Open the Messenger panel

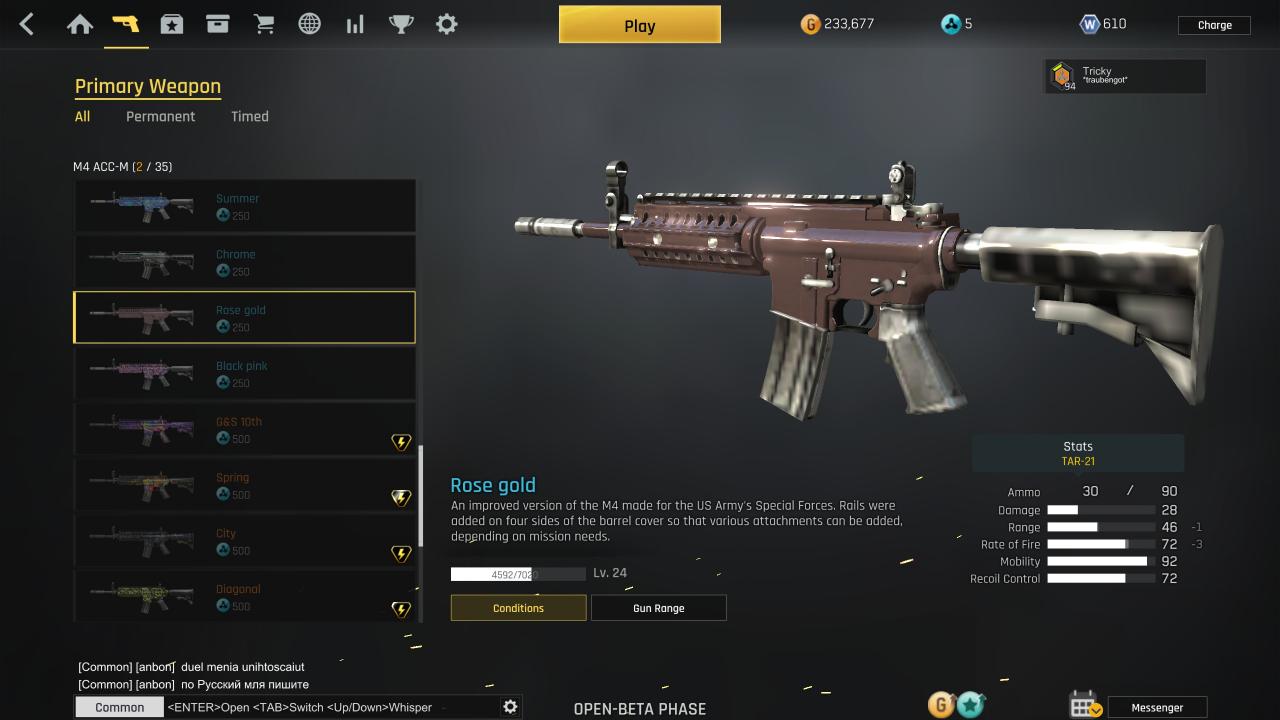click(x=1157, y=707)
